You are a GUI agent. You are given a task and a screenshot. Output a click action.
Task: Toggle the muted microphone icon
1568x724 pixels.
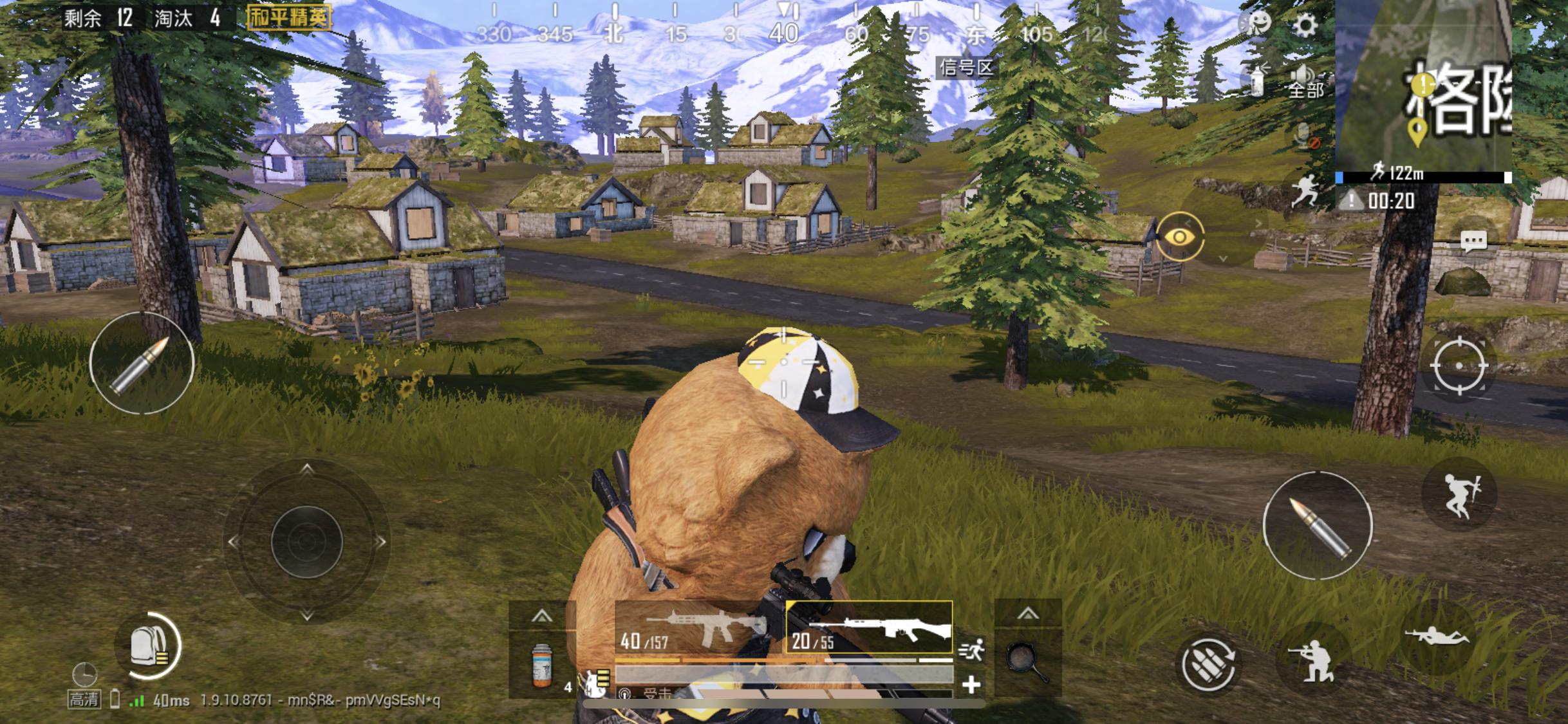point(1305,136)
